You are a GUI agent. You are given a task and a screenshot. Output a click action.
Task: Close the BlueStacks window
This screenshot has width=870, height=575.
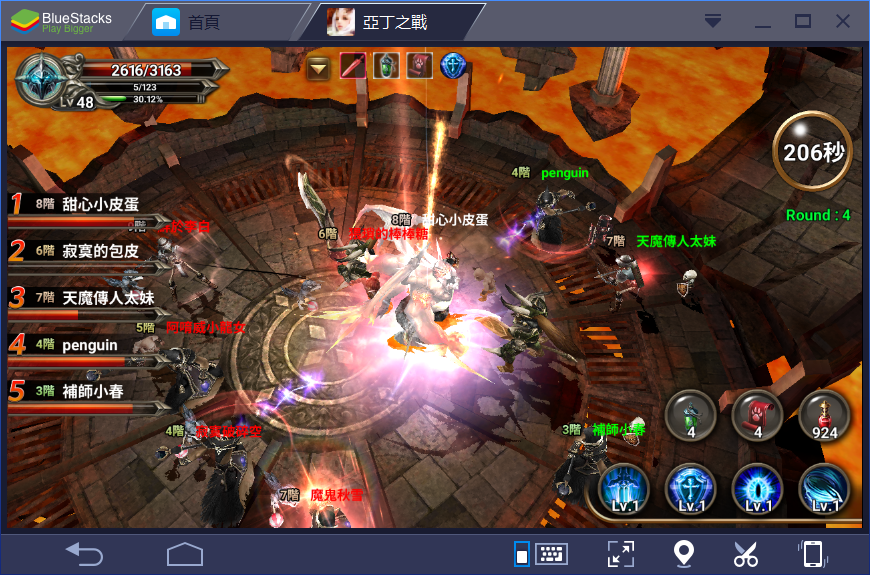[843, 21]
